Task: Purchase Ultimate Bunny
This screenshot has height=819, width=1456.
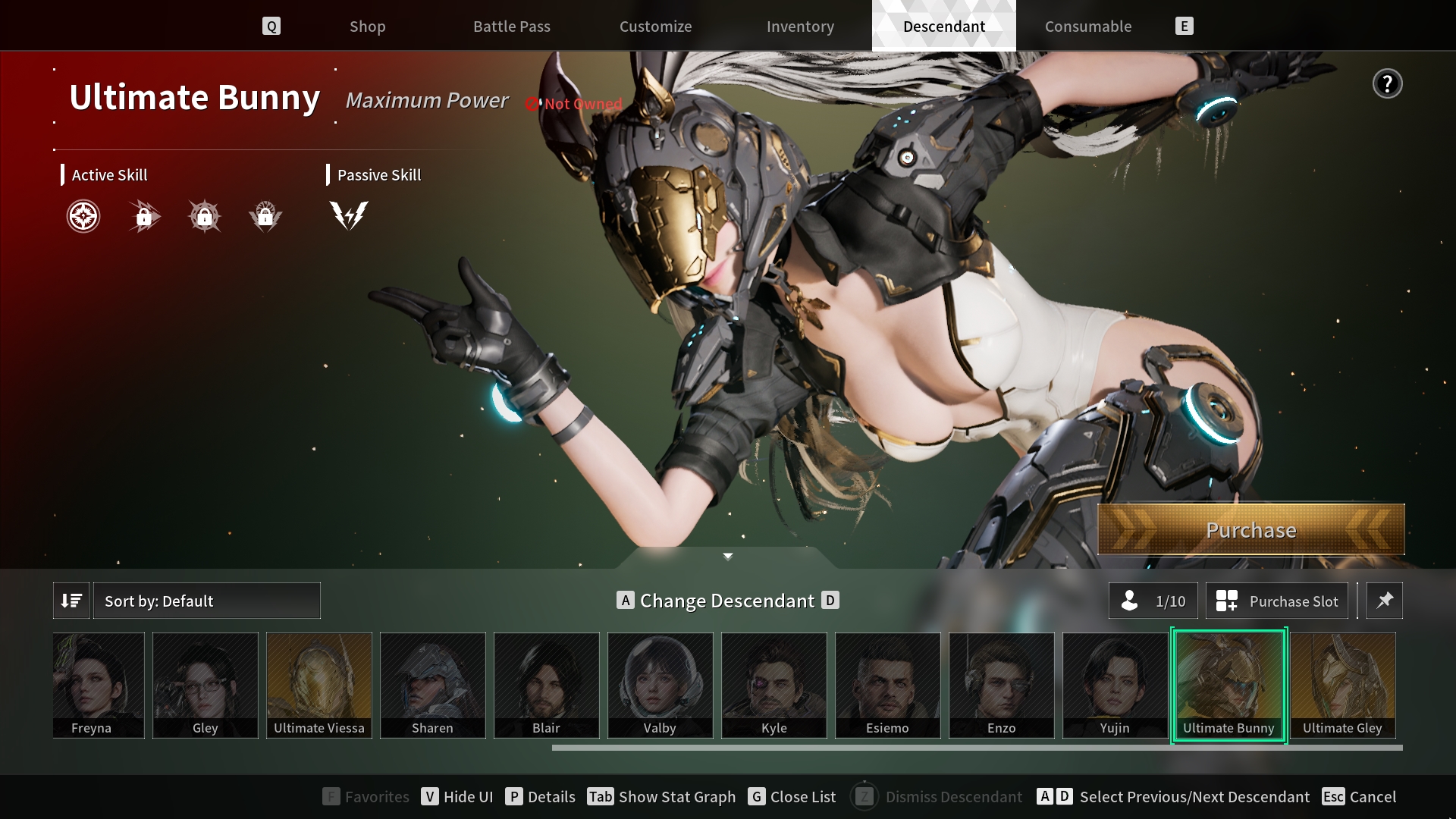Action: click(x=1250, y=530)
